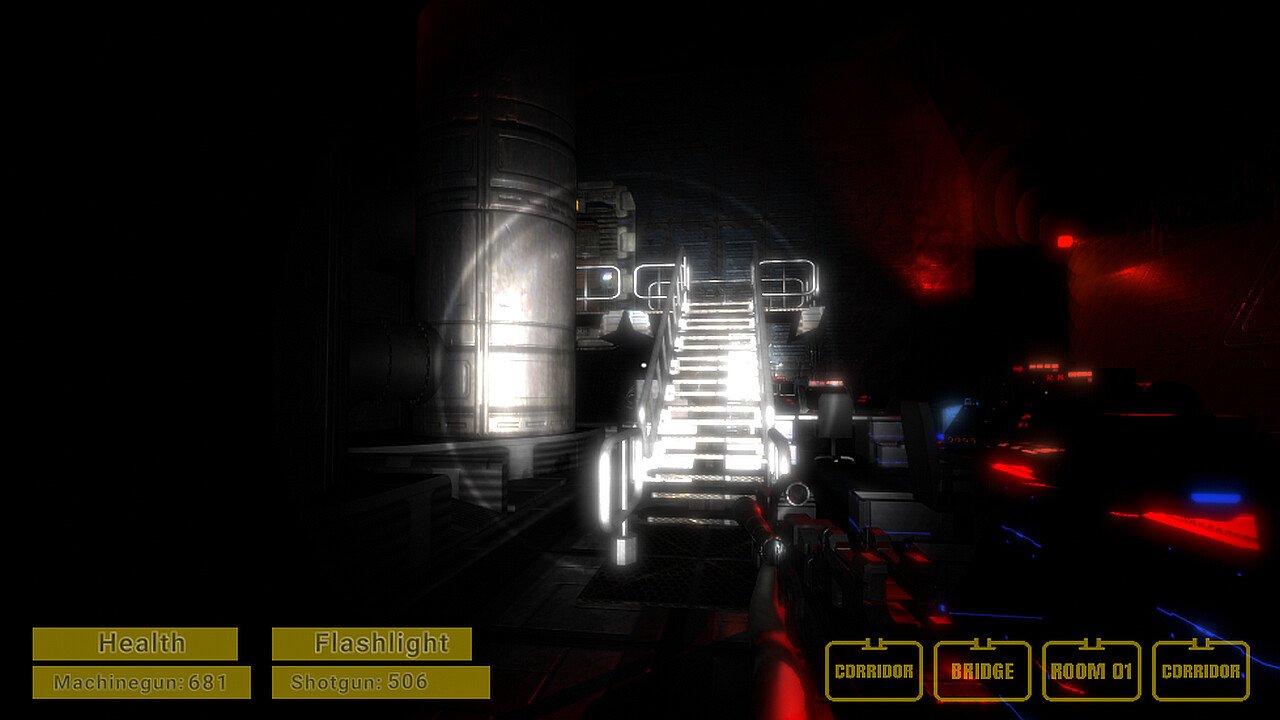Click the Health bar label
The image size is (1280, 720).
[136, 642]
